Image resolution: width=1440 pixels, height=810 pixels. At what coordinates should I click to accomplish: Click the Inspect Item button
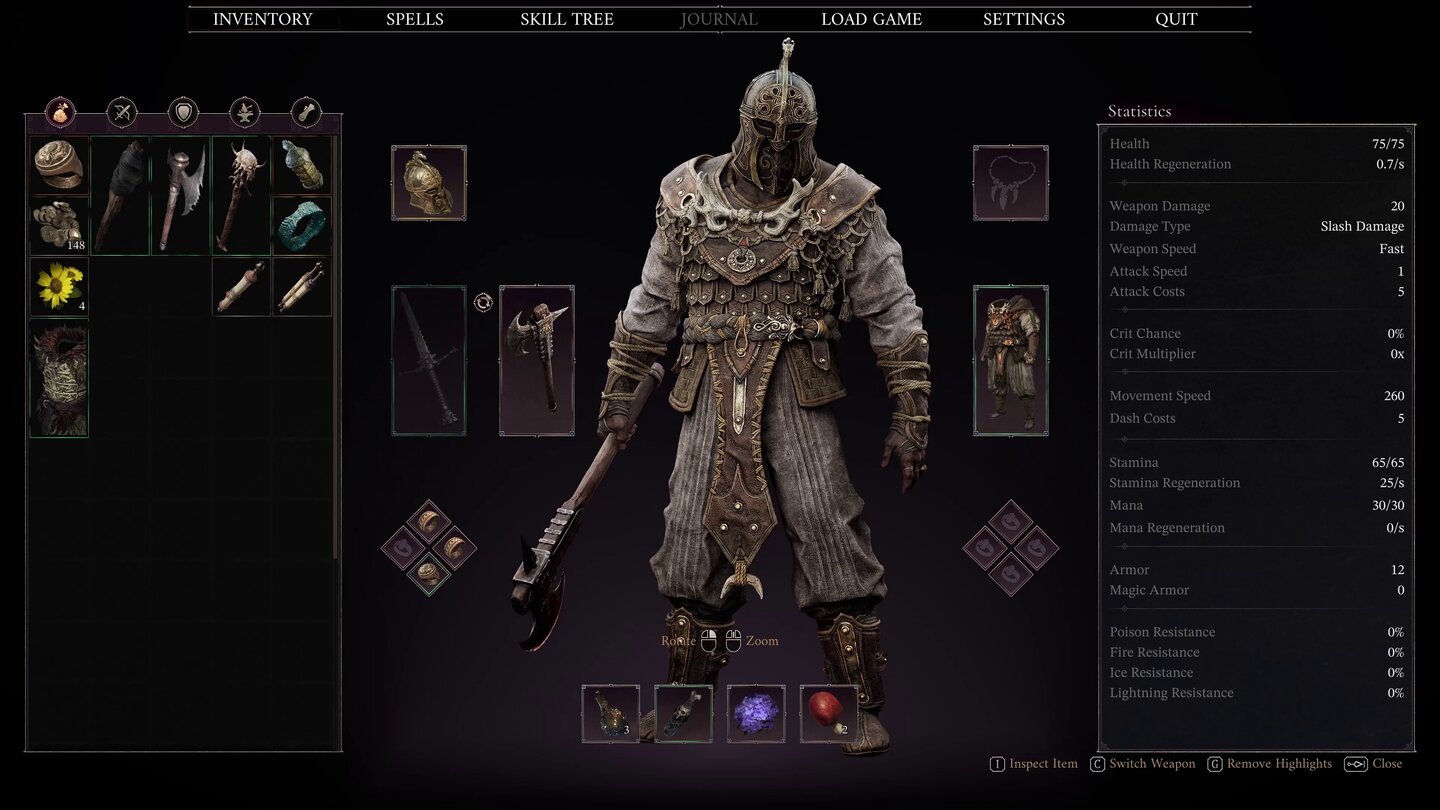(x=1033, y=763)
